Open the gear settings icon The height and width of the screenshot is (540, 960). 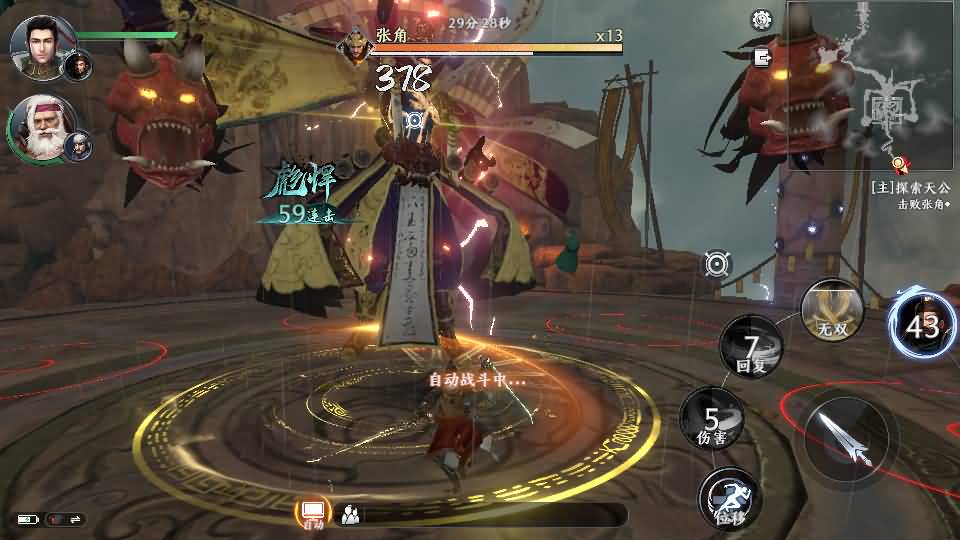[x=762, y=19]
